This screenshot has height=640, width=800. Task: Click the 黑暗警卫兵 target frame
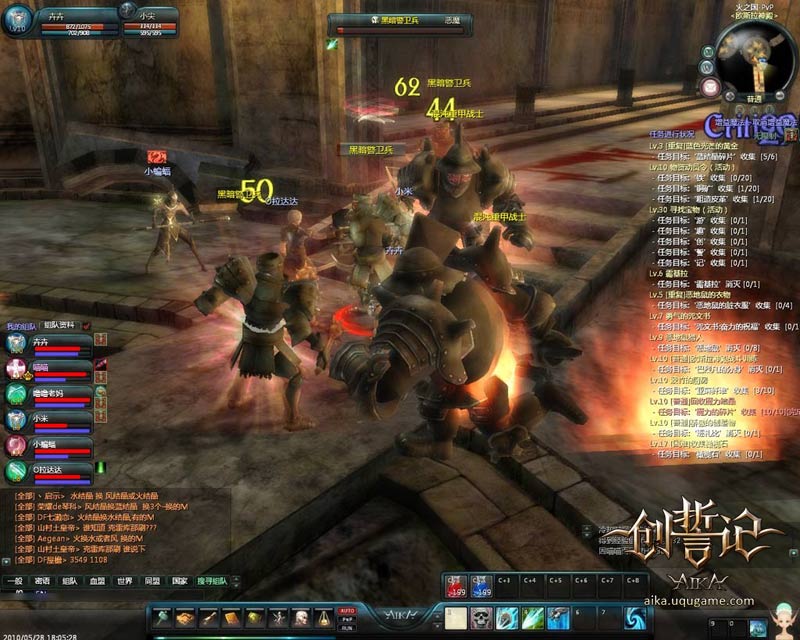(x=400, y=21)
